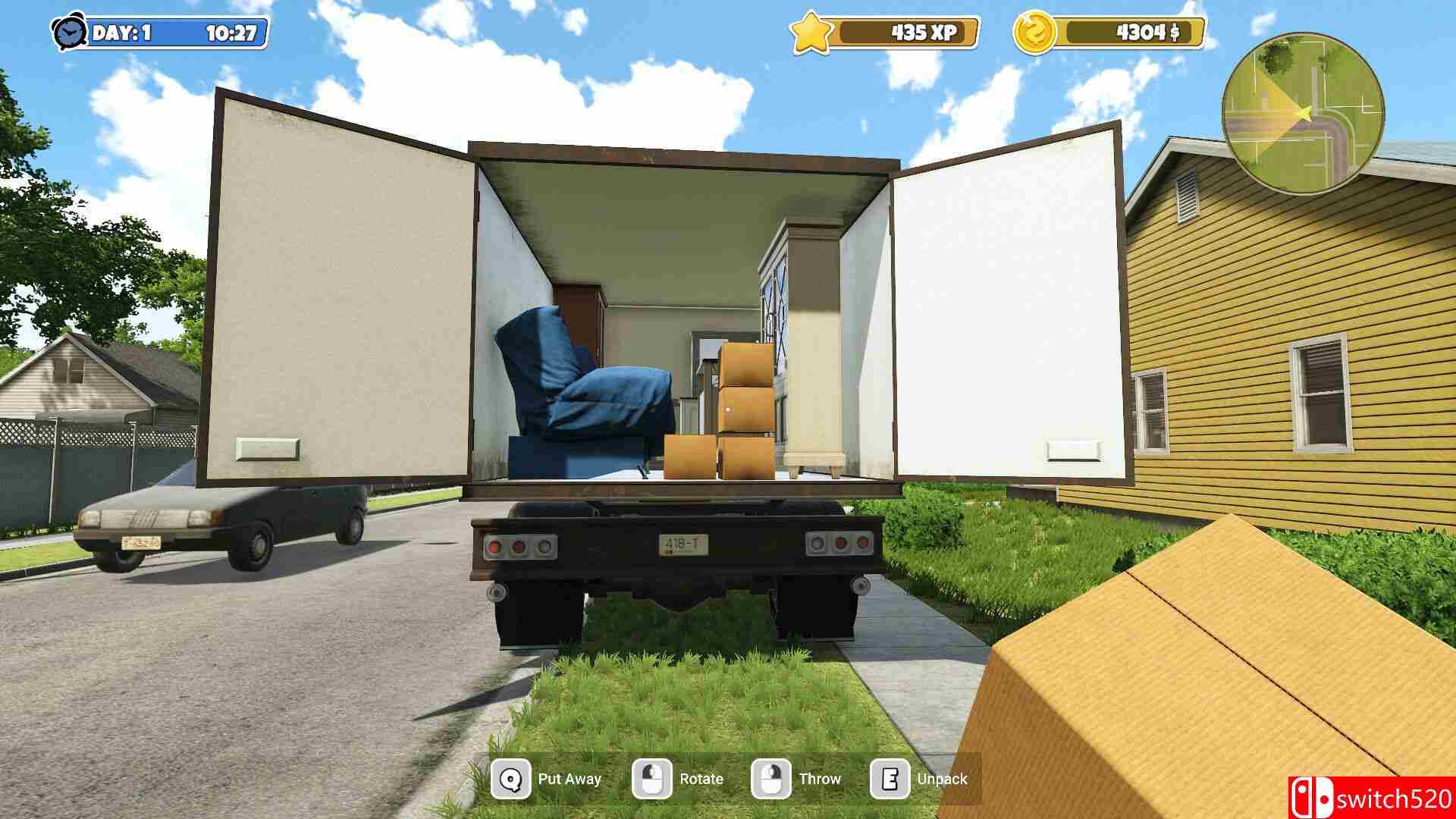
Task: Click the gold star XP icon
Action: coord(810,32)
